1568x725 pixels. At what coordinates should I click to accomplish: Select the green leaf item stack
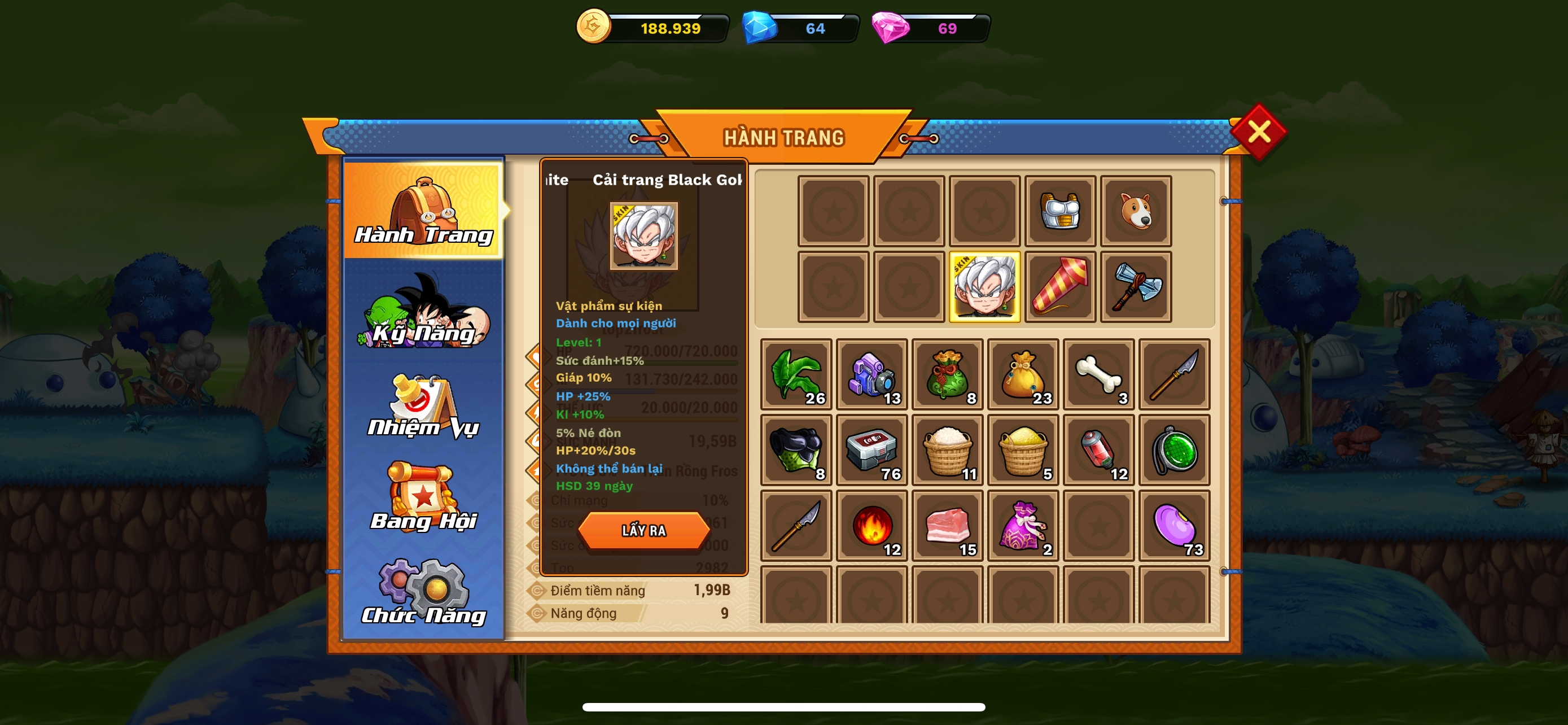[796, 374]
